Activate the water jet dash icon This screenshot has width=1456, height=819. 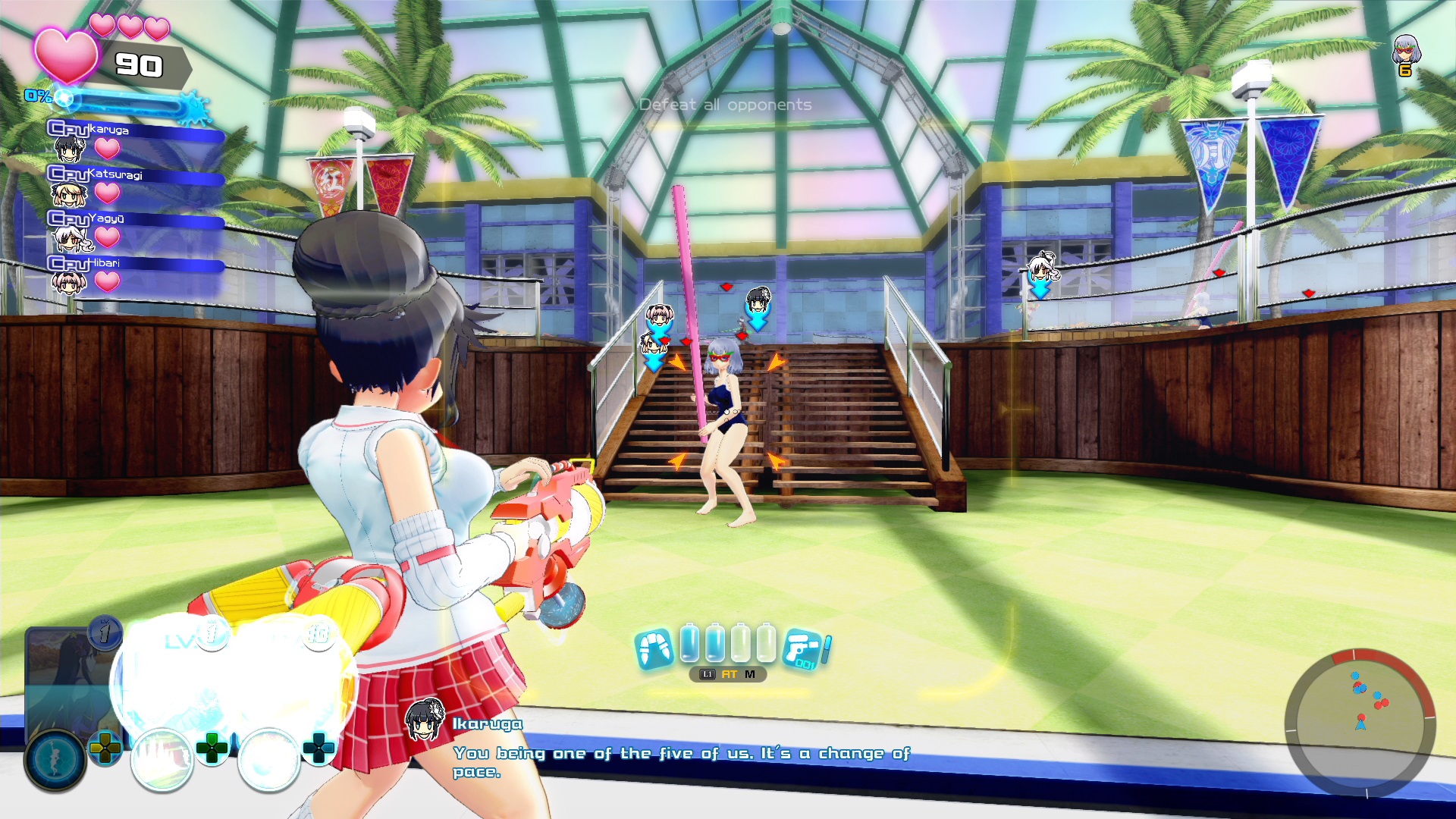point(654,649)
